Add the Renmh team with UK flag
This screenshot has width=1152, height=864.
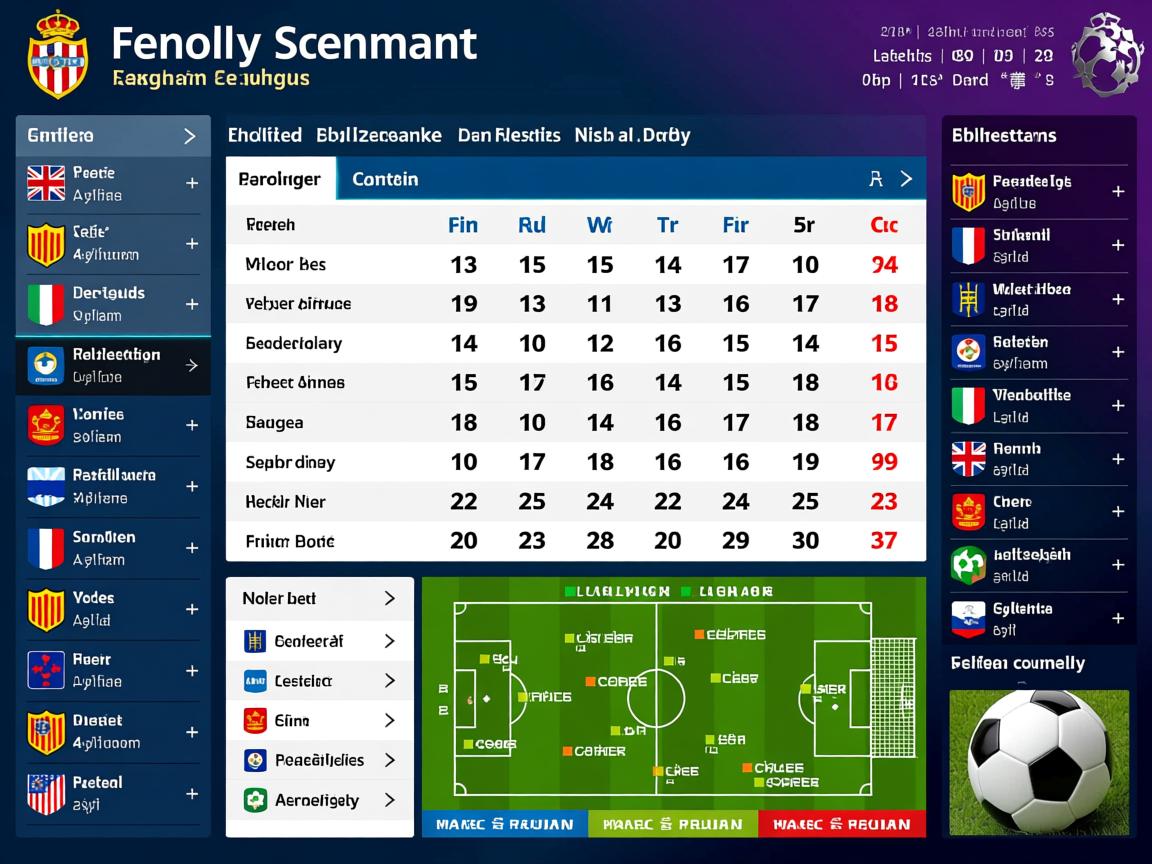[x=1118, y=459]
